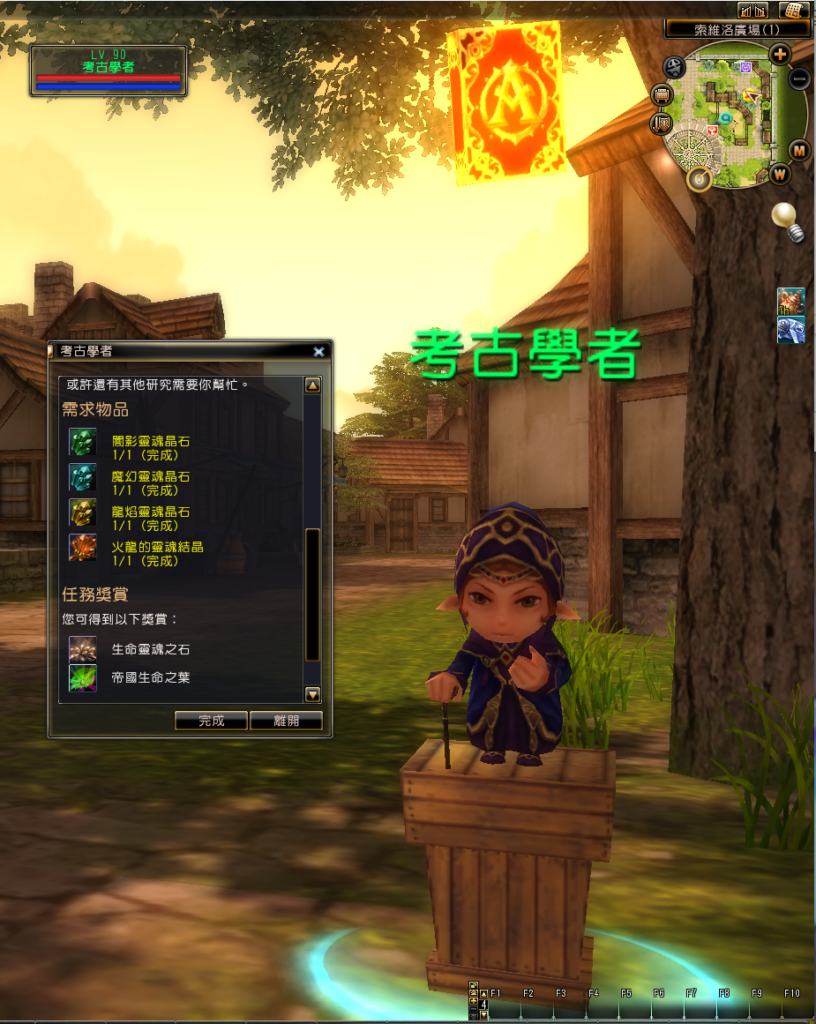Click the red teapot buff icon
The image size is (816, 1024).
coord(790,300)
